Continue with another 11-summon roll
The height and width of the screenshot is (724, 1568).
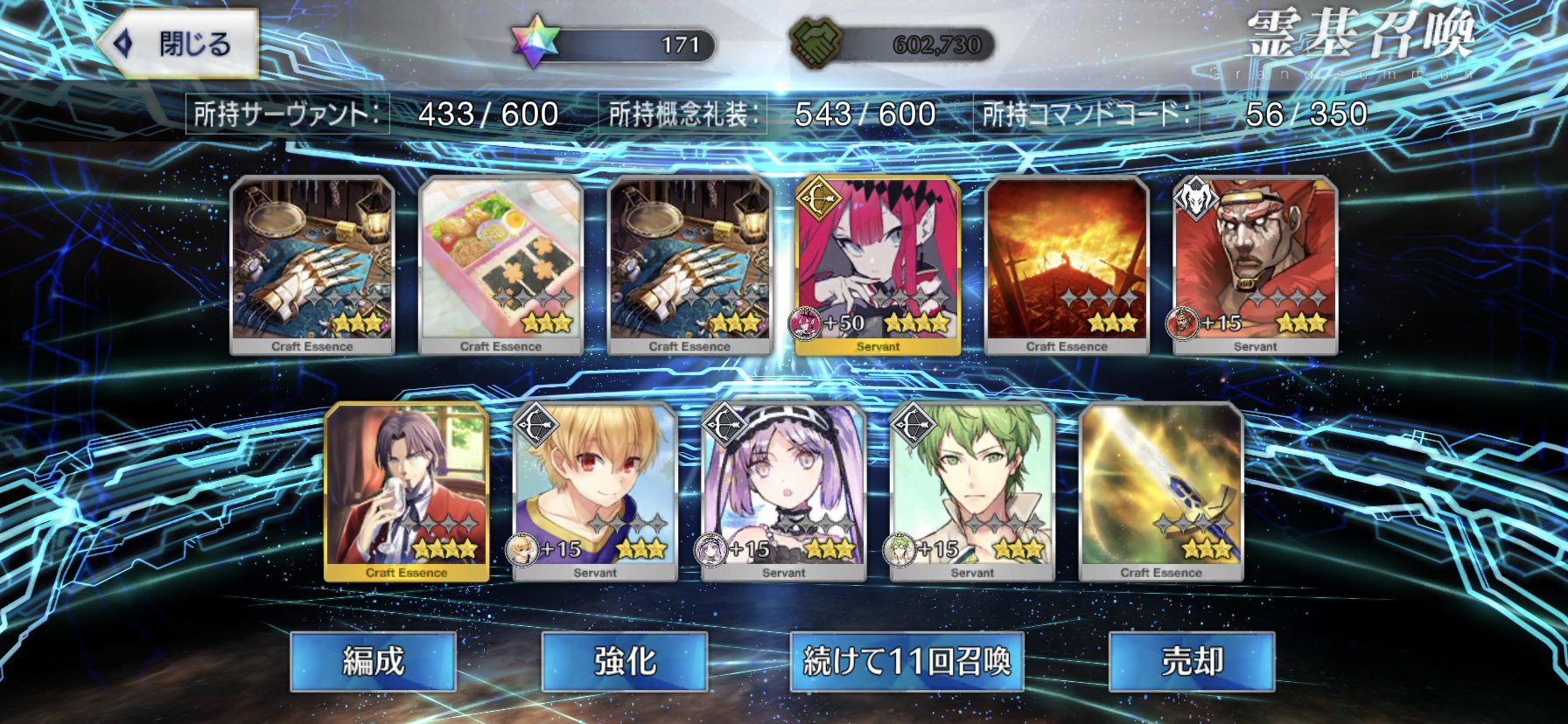[x=906, y=661]
